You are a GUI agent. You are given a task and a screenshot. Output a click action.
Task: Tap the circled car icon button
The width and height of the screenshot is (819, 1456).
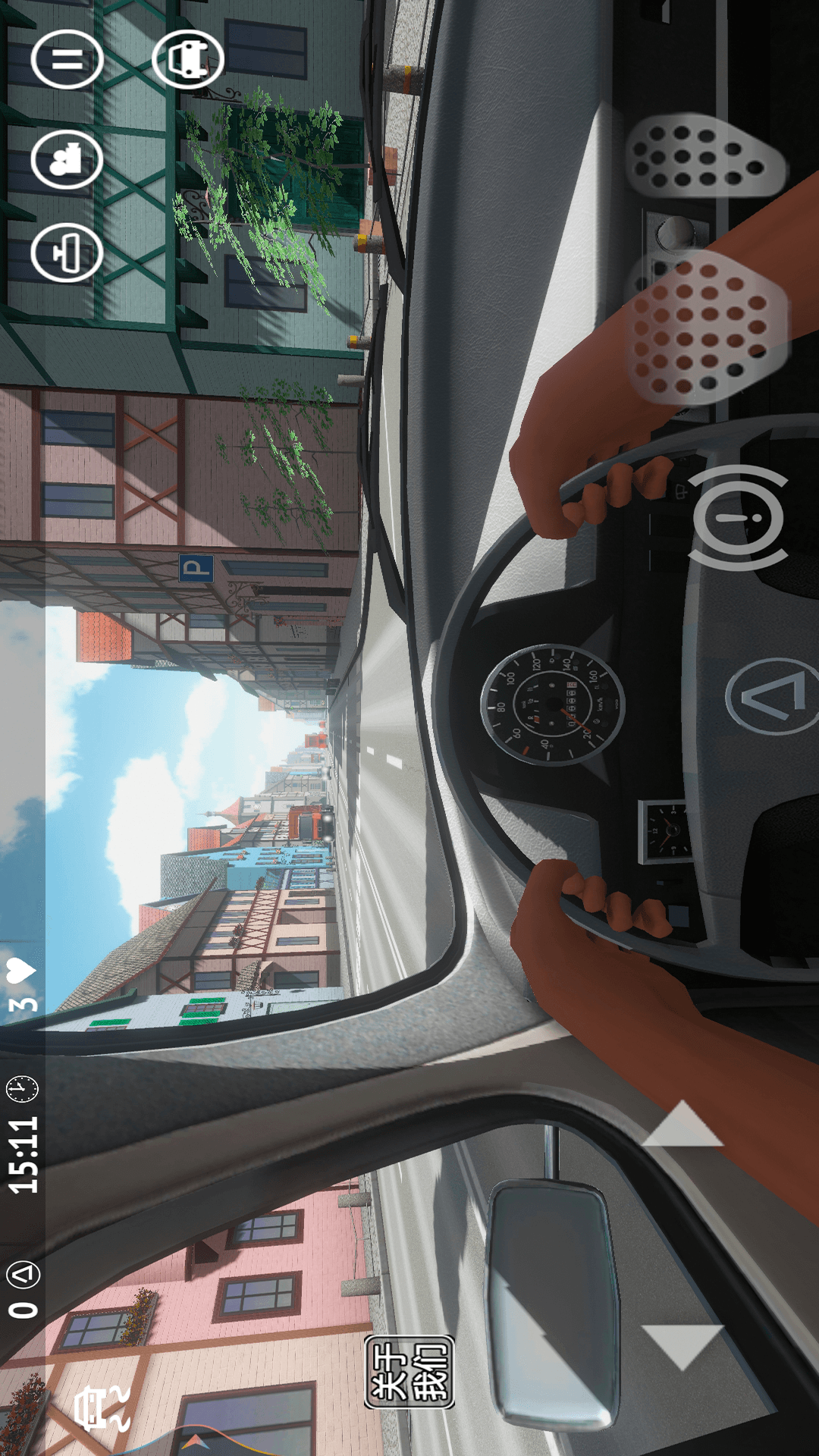click(188, 59)
